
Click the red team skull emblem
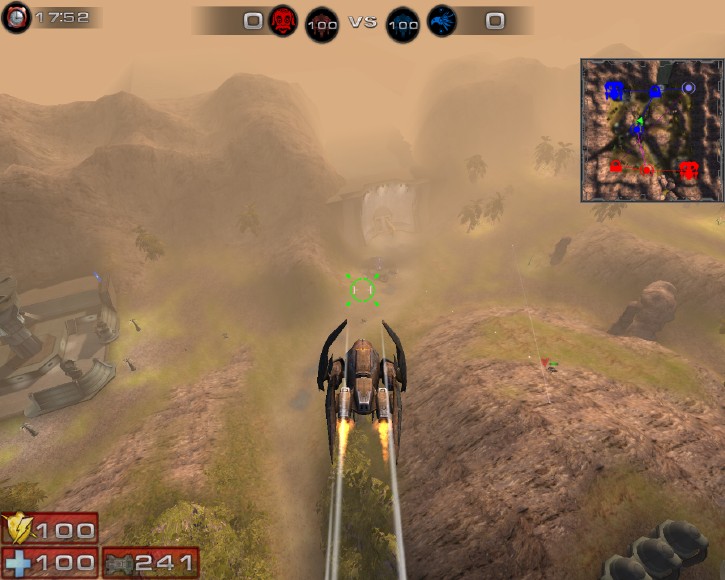point(283,21)
